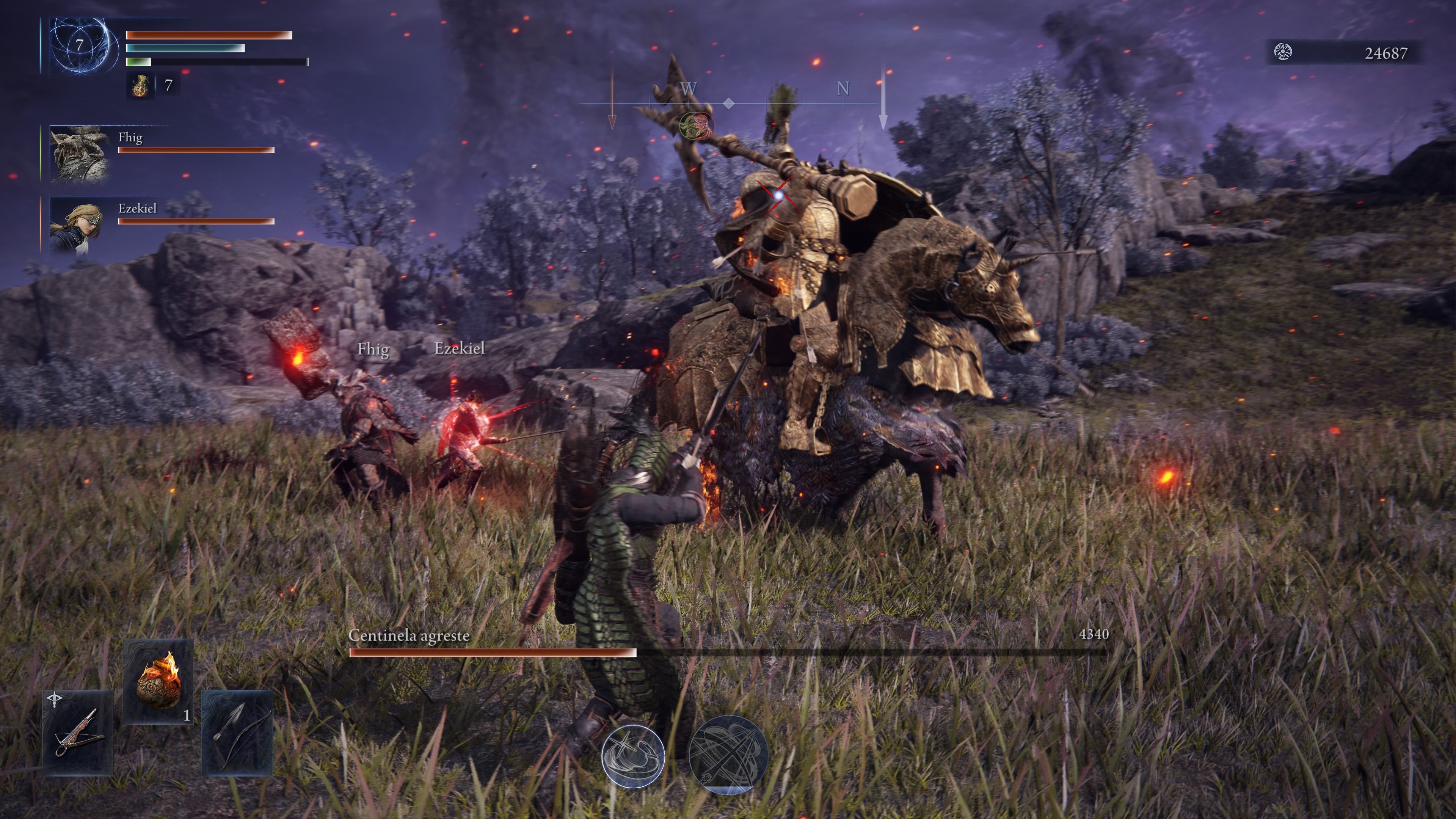Activate the character skill circle with dagger swirl
The width and height of the screenshot is (1456, 819).
pos(633,755)
